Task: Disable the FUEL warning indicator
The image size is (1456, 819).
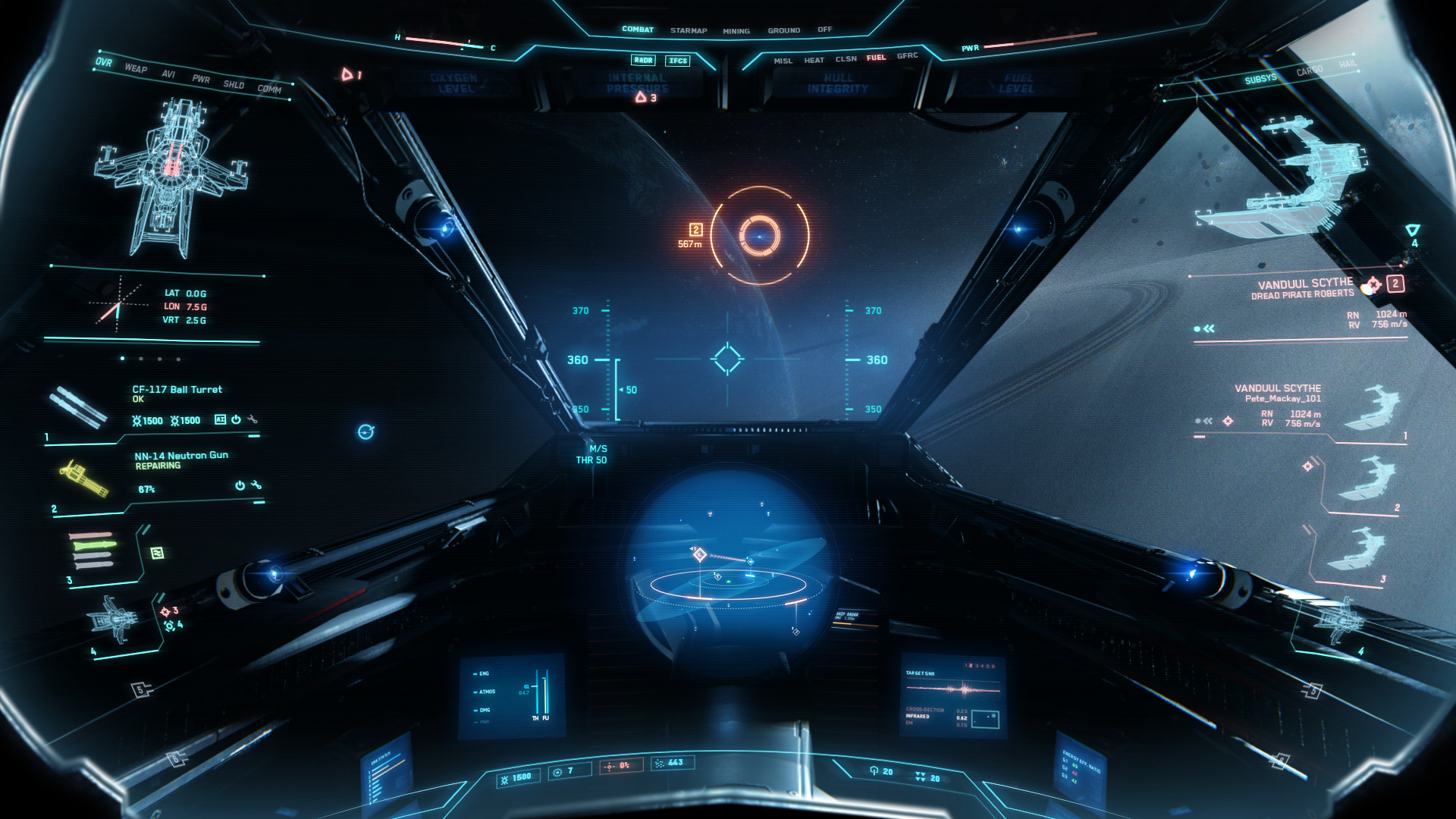Action: pos(877,57)
